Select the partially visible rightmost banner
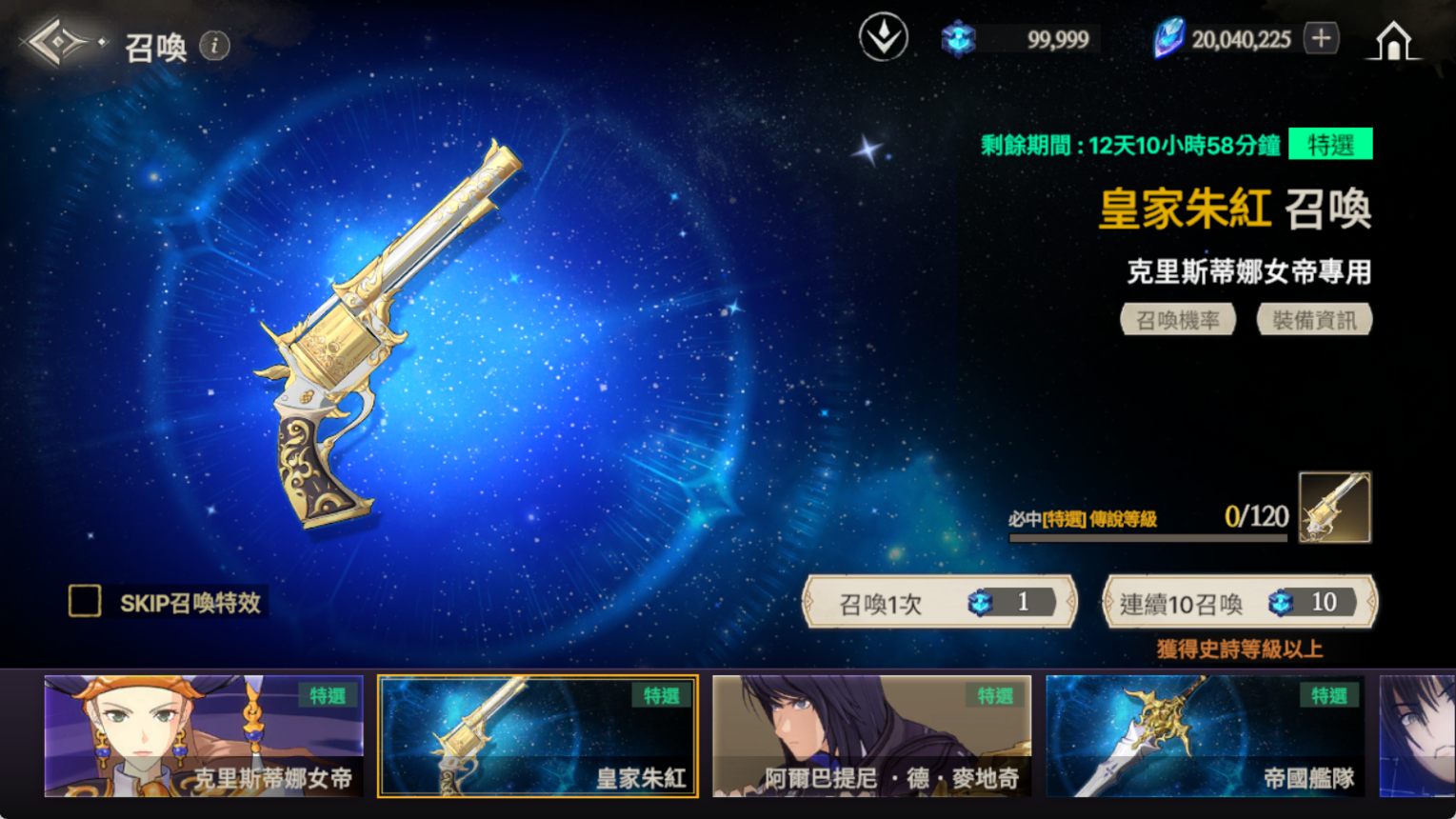1456x819 pixels. [x=1418, y=735]
